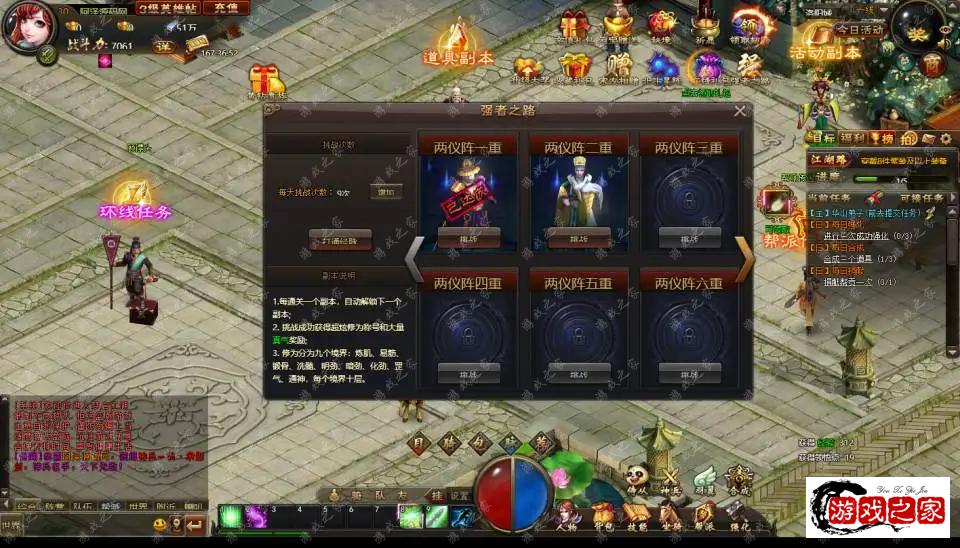Open the 帮派 guild menu
Viewport: 960px width, 548px height.
(x=705, y=518)
